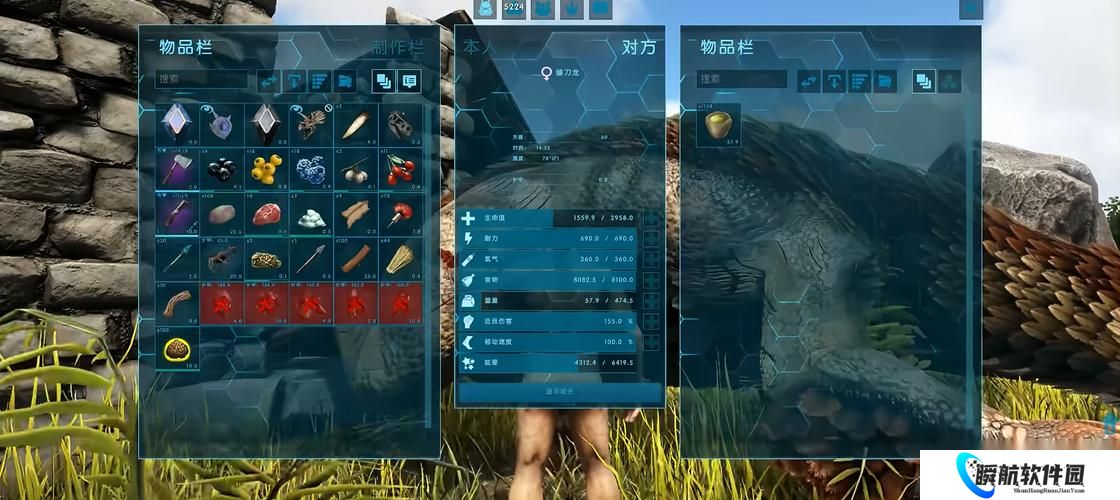Select the stone item slot

tap(223, 214)
